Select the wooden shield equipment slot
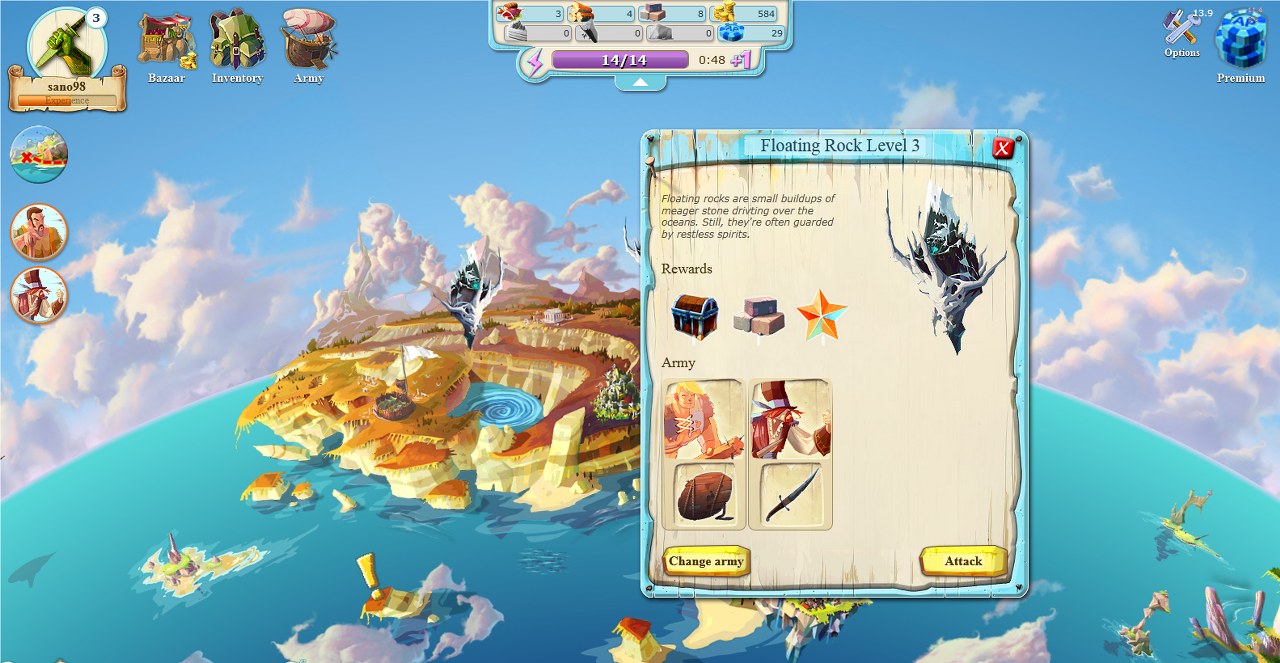Image resolution: width=1280 pixels, height=663 pixels. pyautogui.click(x=704, y=494)
